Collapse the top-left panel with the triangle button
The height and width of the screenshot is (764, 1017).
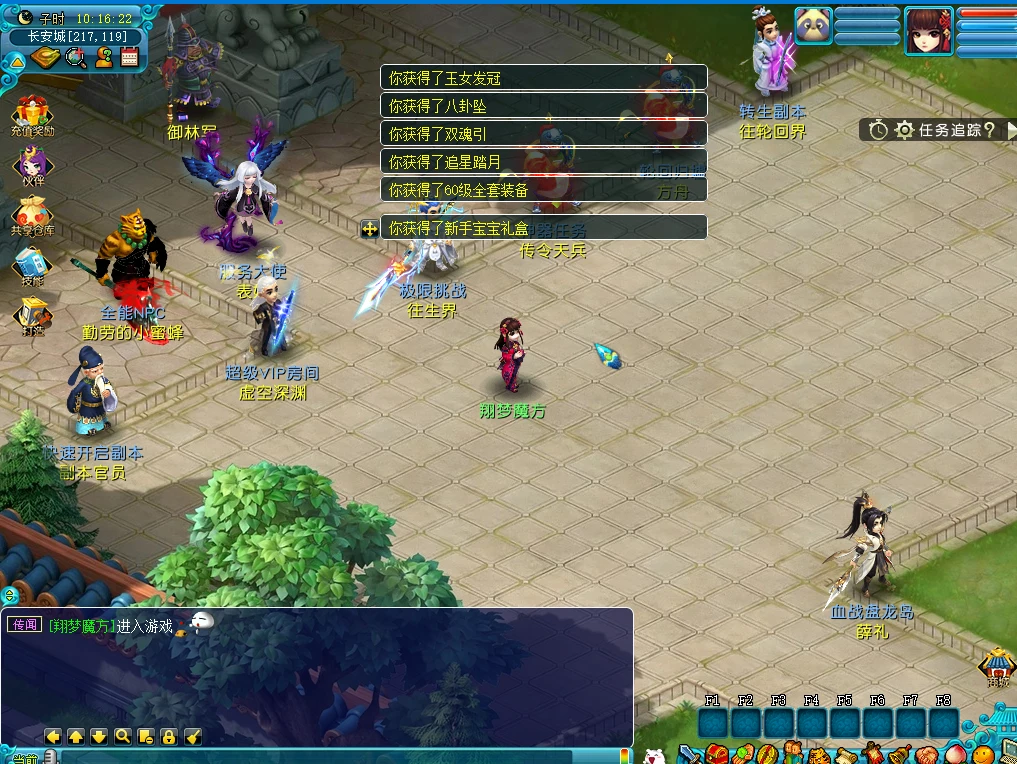[17, 62]
